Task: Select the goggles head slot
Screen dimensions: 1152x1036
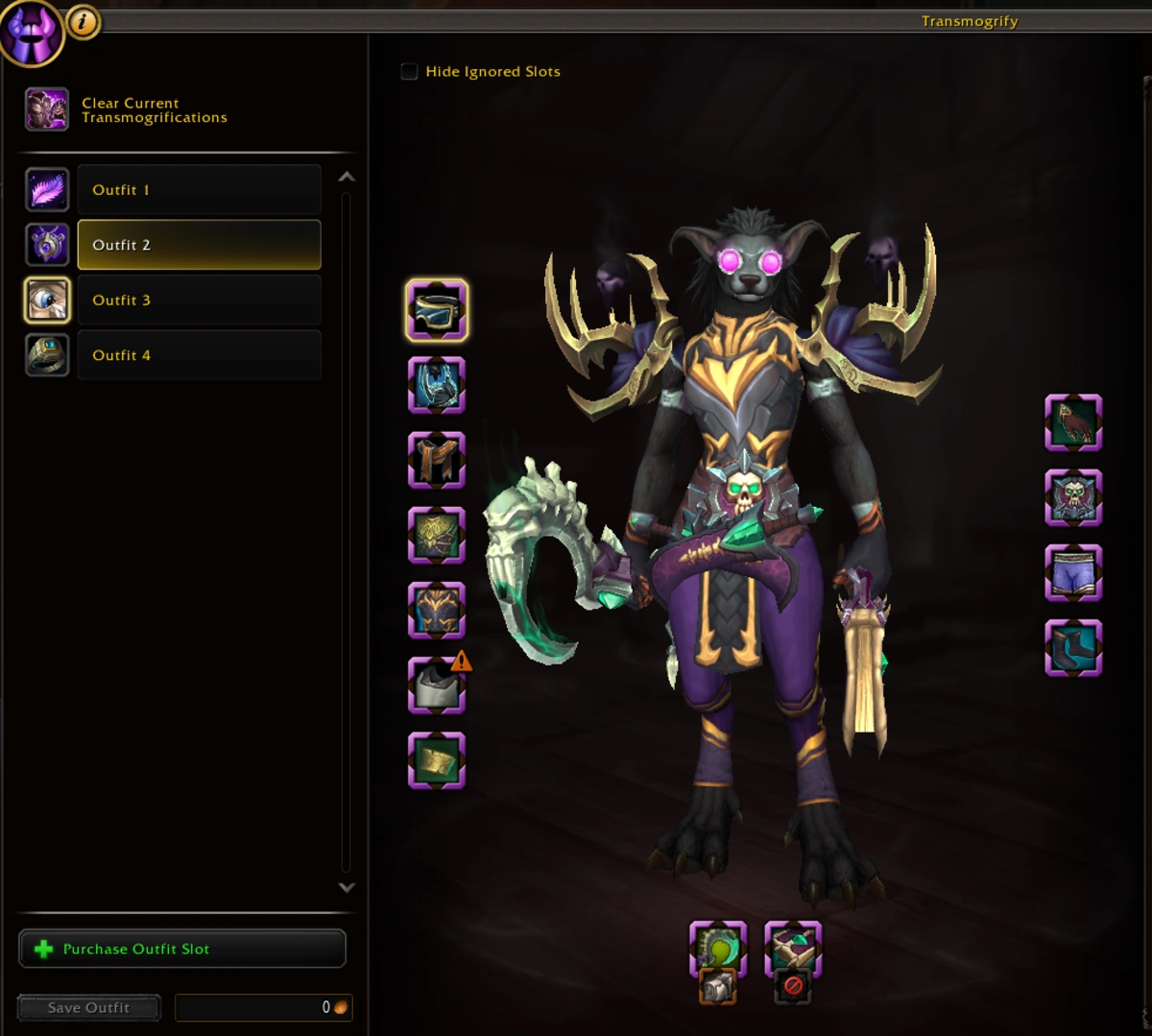Action: (437, 310)
